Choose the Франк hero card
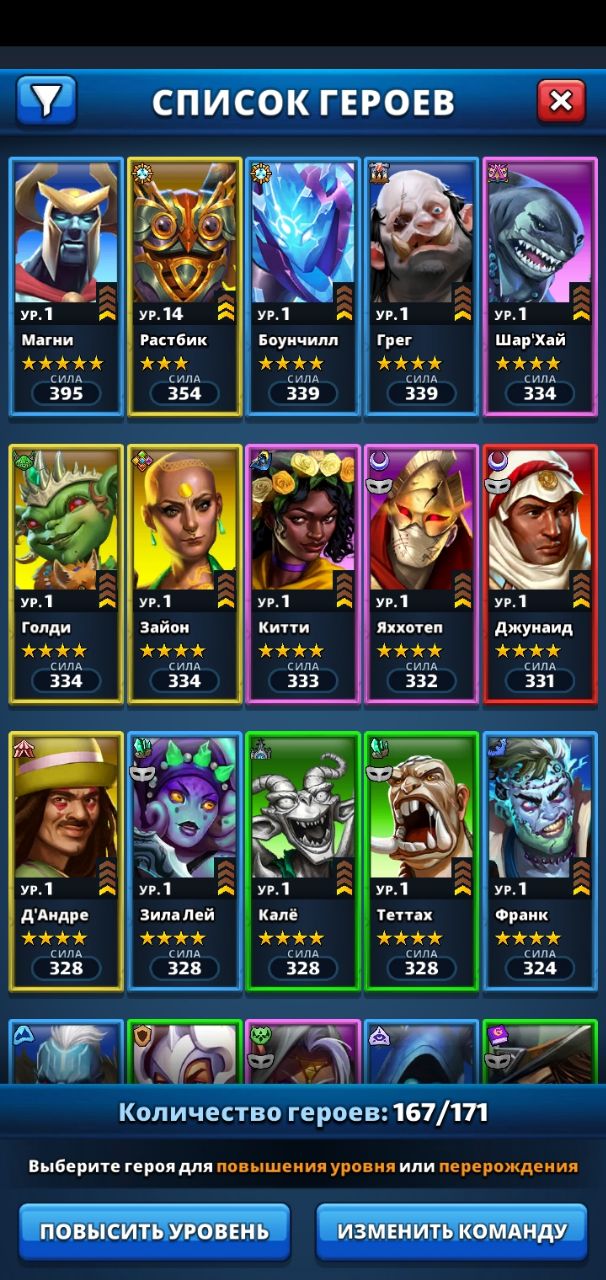The width and height of the screenshot is (606, 1280). [538, 861]
